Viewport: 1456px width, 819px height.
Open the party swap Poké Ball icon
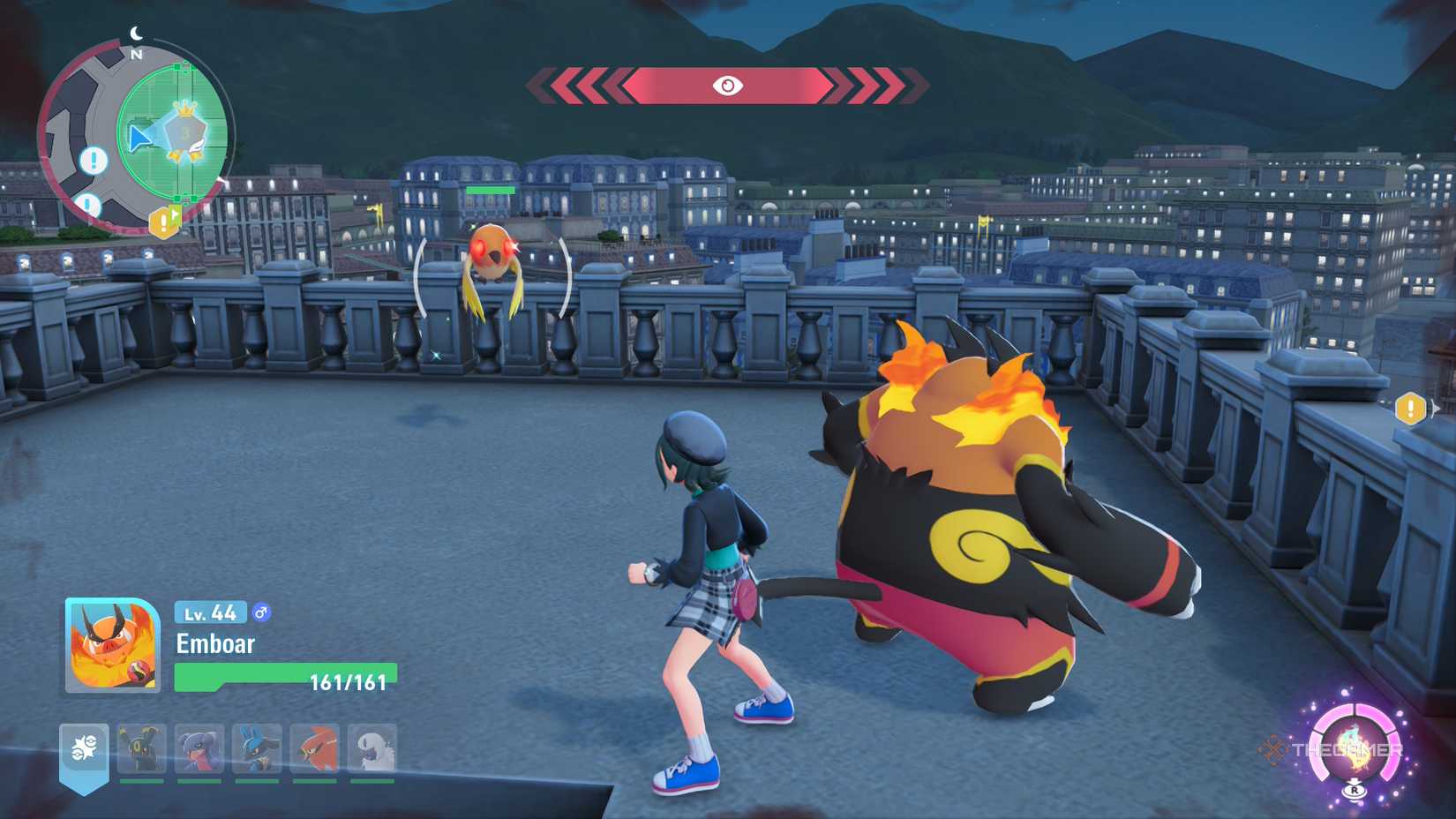pos(84,749)
